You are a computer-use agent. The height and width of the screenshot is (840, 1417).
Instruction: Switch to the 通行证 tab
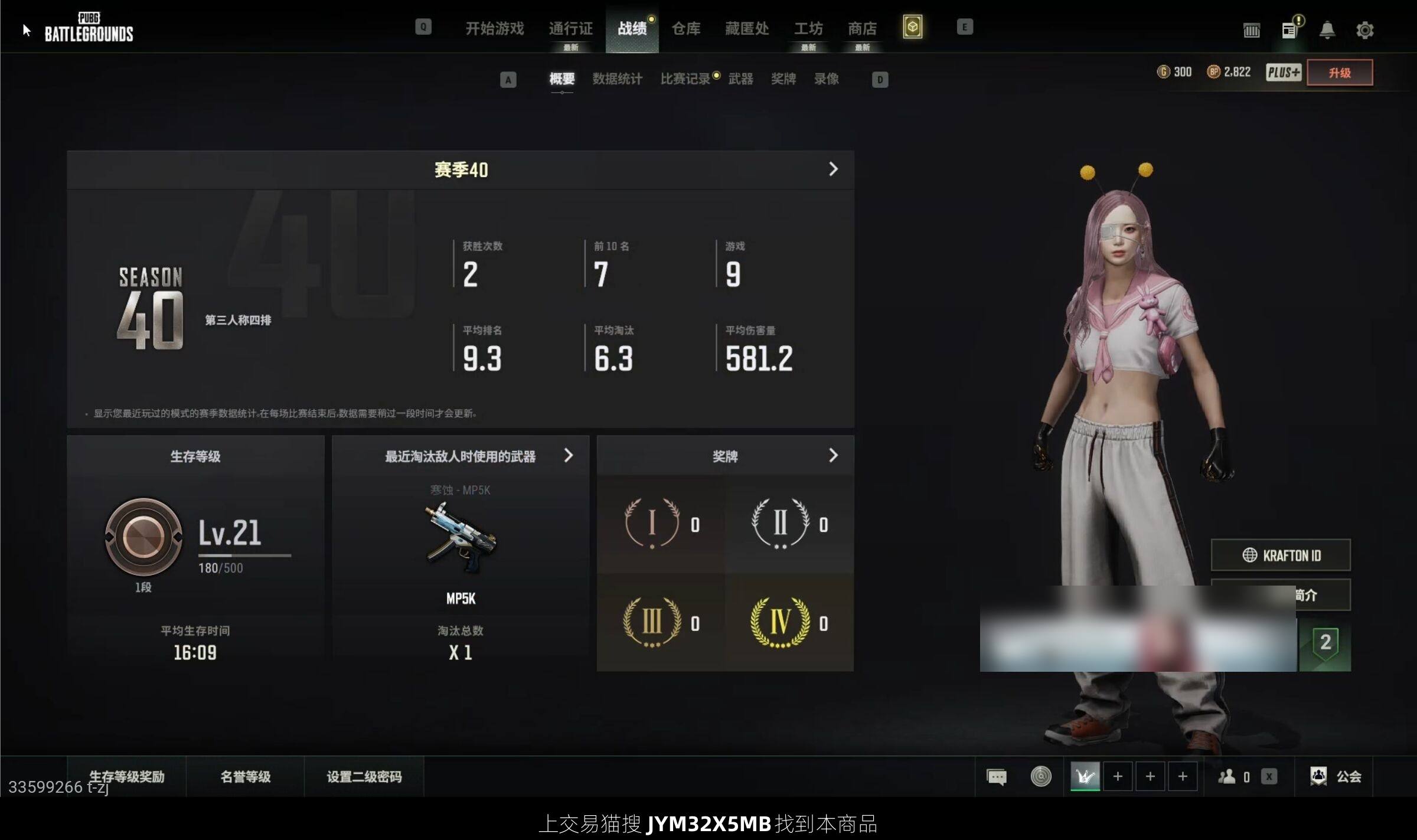[570, 28]
